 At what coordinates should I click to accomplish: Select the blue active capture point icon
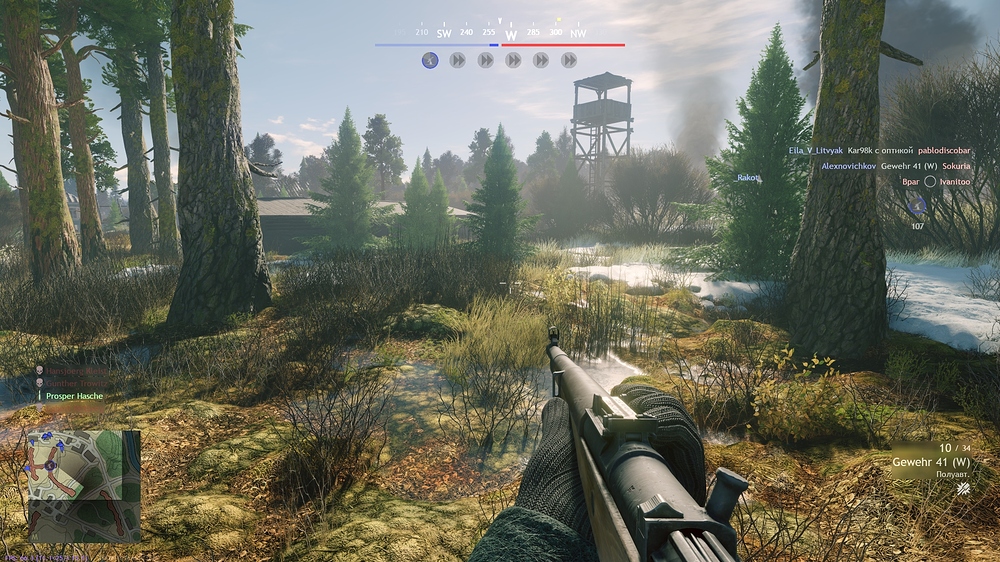pos(430,60)
